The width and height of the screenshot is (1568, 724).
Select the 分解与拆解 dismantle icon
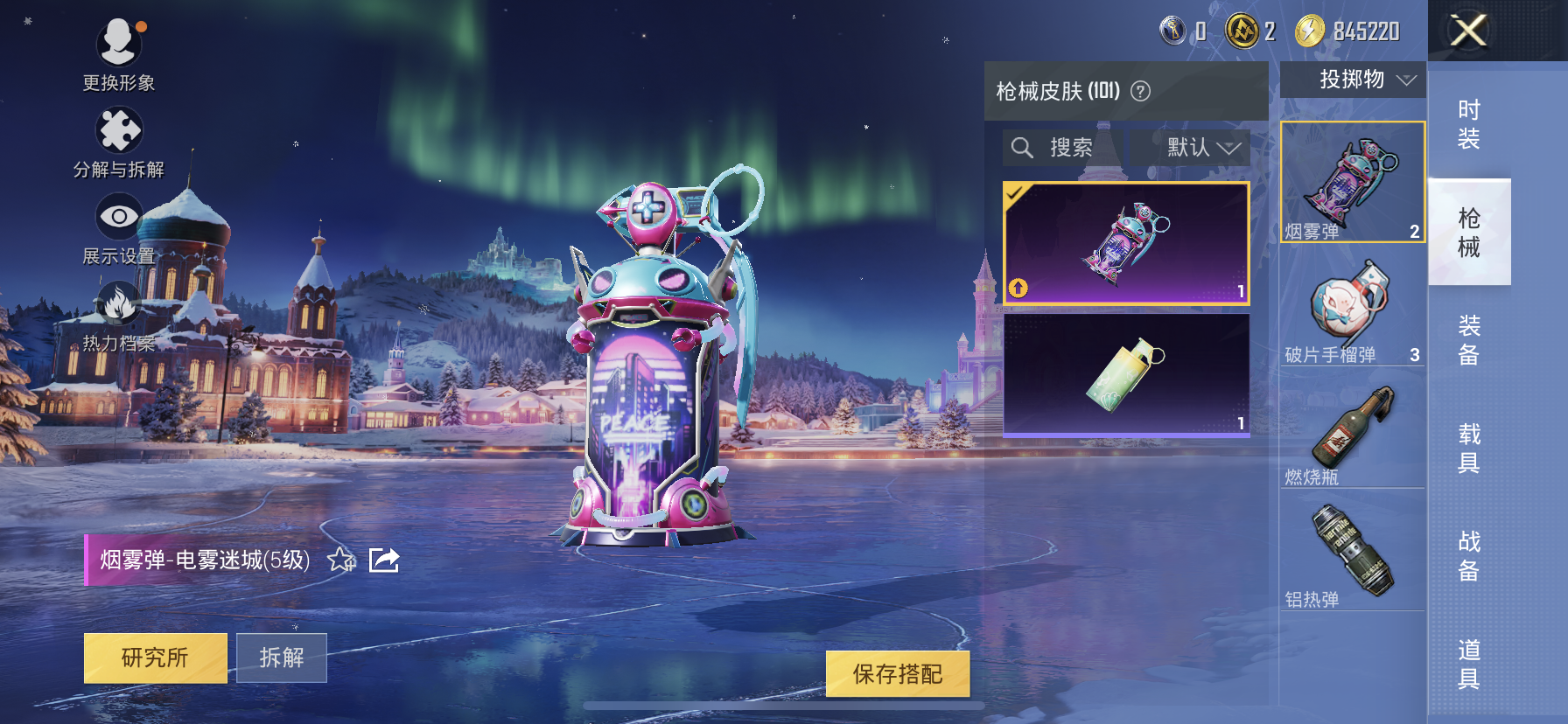click(120, 131)
